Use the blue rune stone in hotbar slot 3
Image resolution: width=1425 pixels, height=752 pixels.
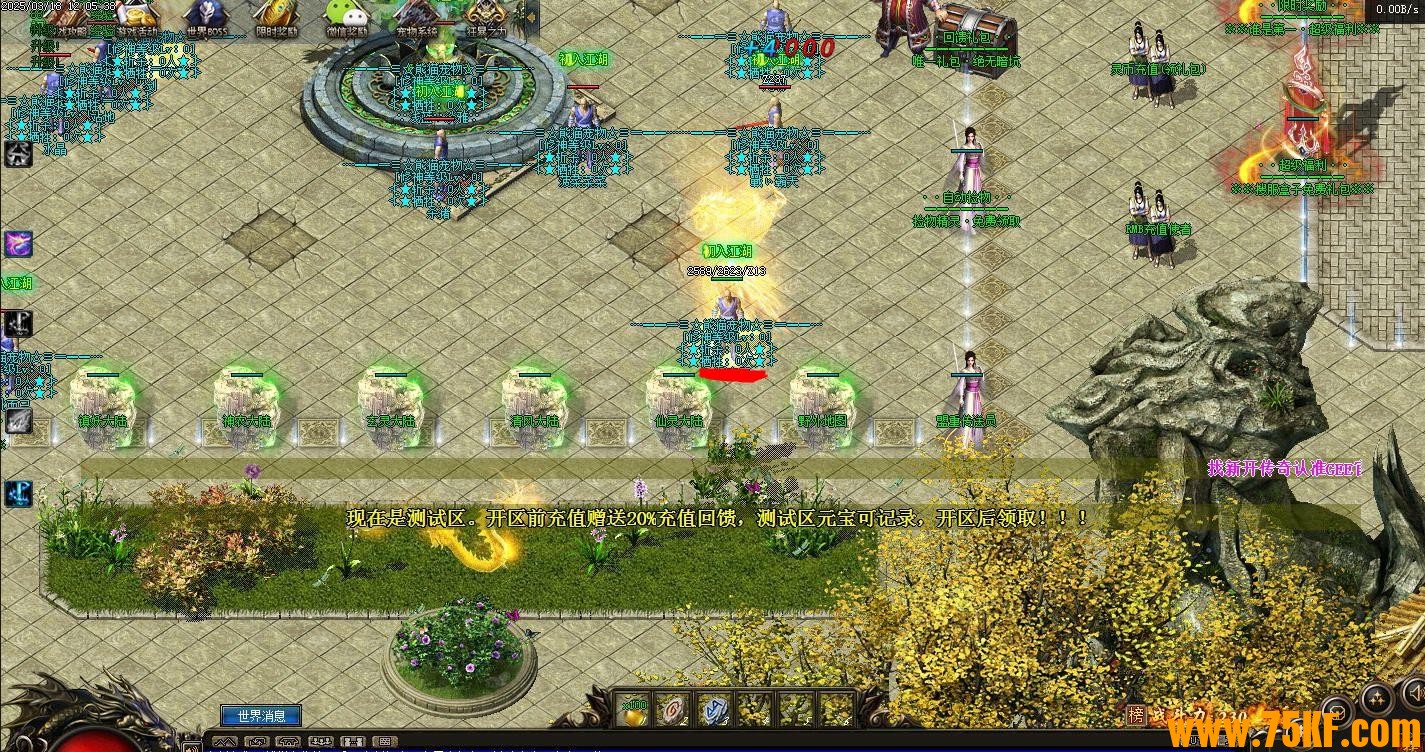pos(714,710)
